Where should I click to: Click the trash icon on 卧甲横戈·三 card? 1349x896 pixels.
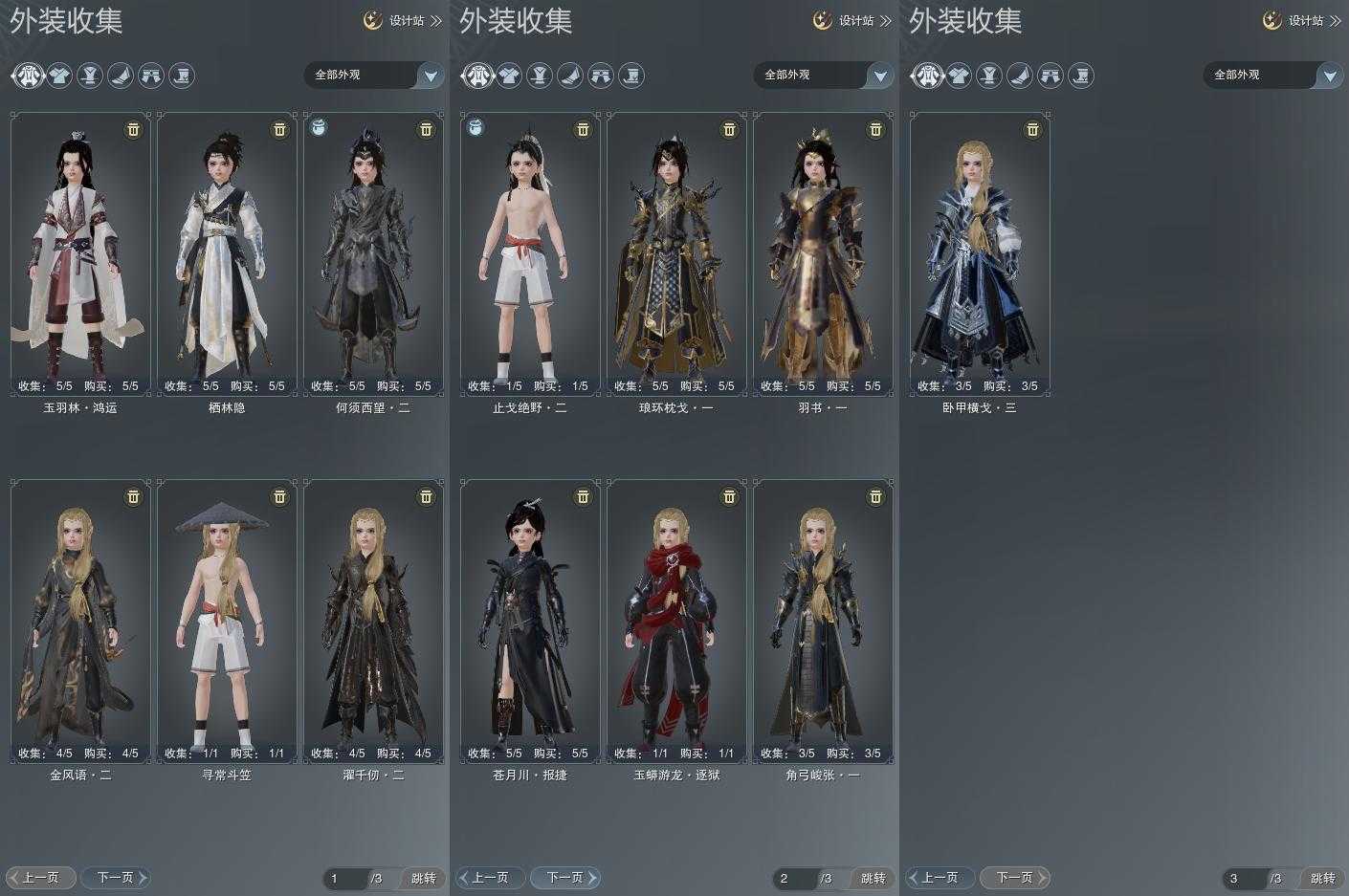(x=1032, y=129)
